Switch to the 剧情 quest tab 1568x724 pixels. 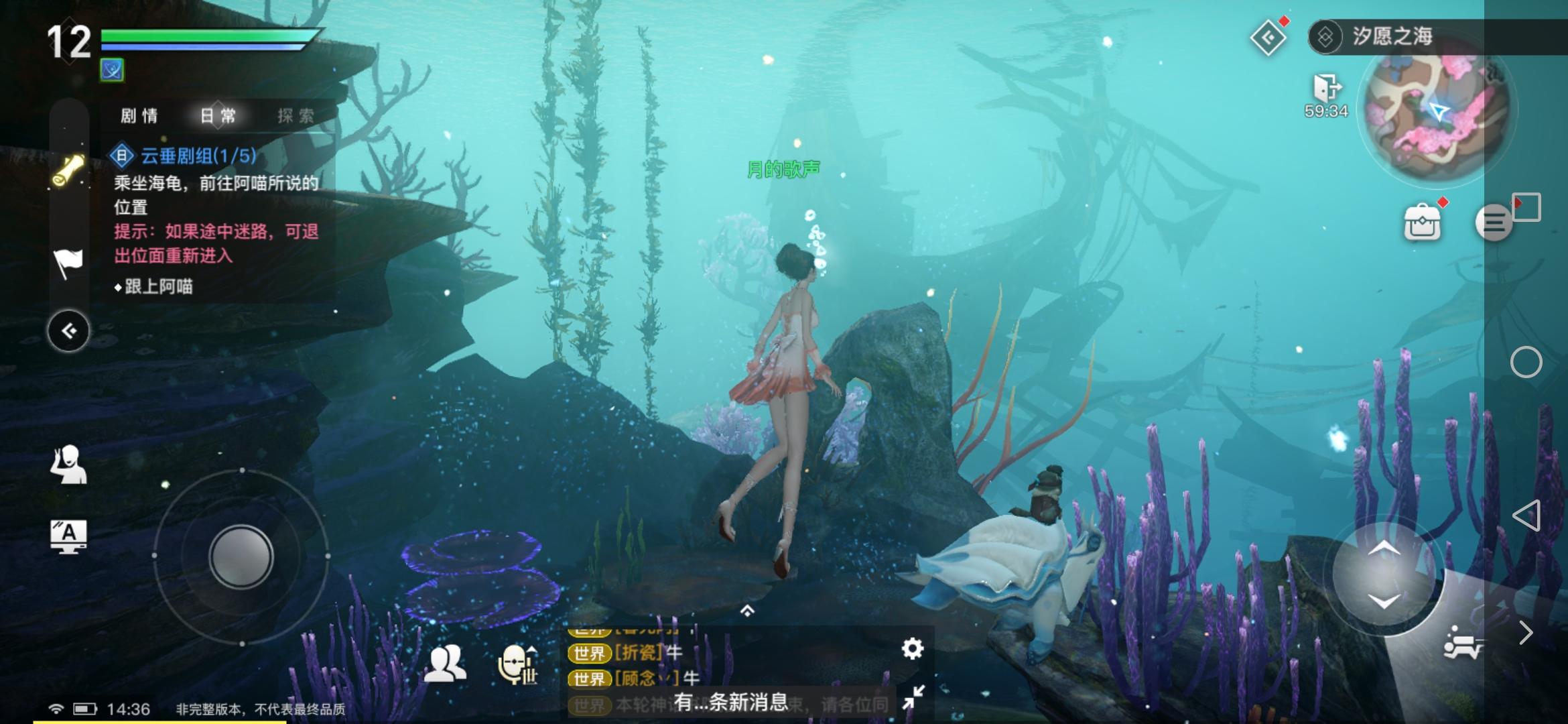tap(139, 116)
